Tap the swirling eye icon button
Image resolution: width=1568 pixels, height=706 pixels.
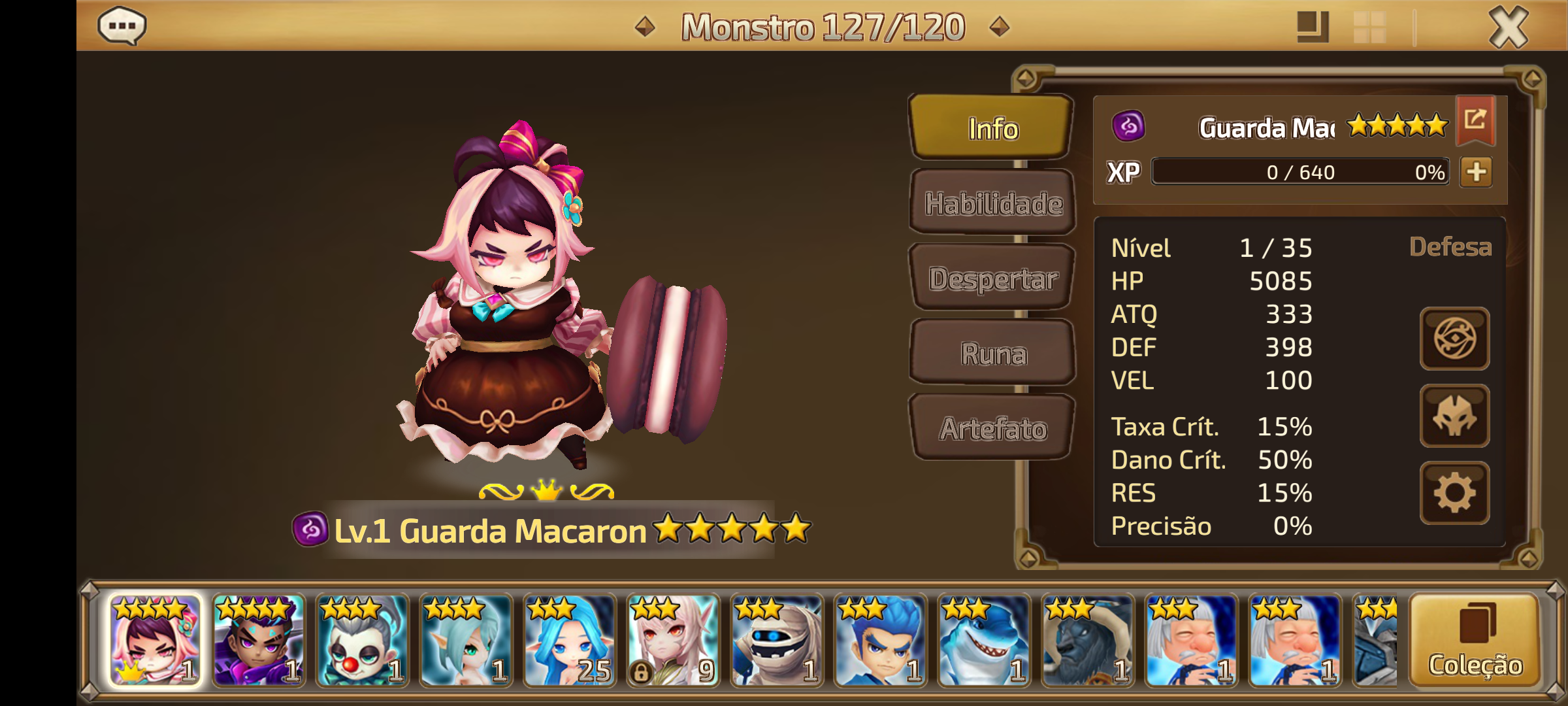[1454, 339]
